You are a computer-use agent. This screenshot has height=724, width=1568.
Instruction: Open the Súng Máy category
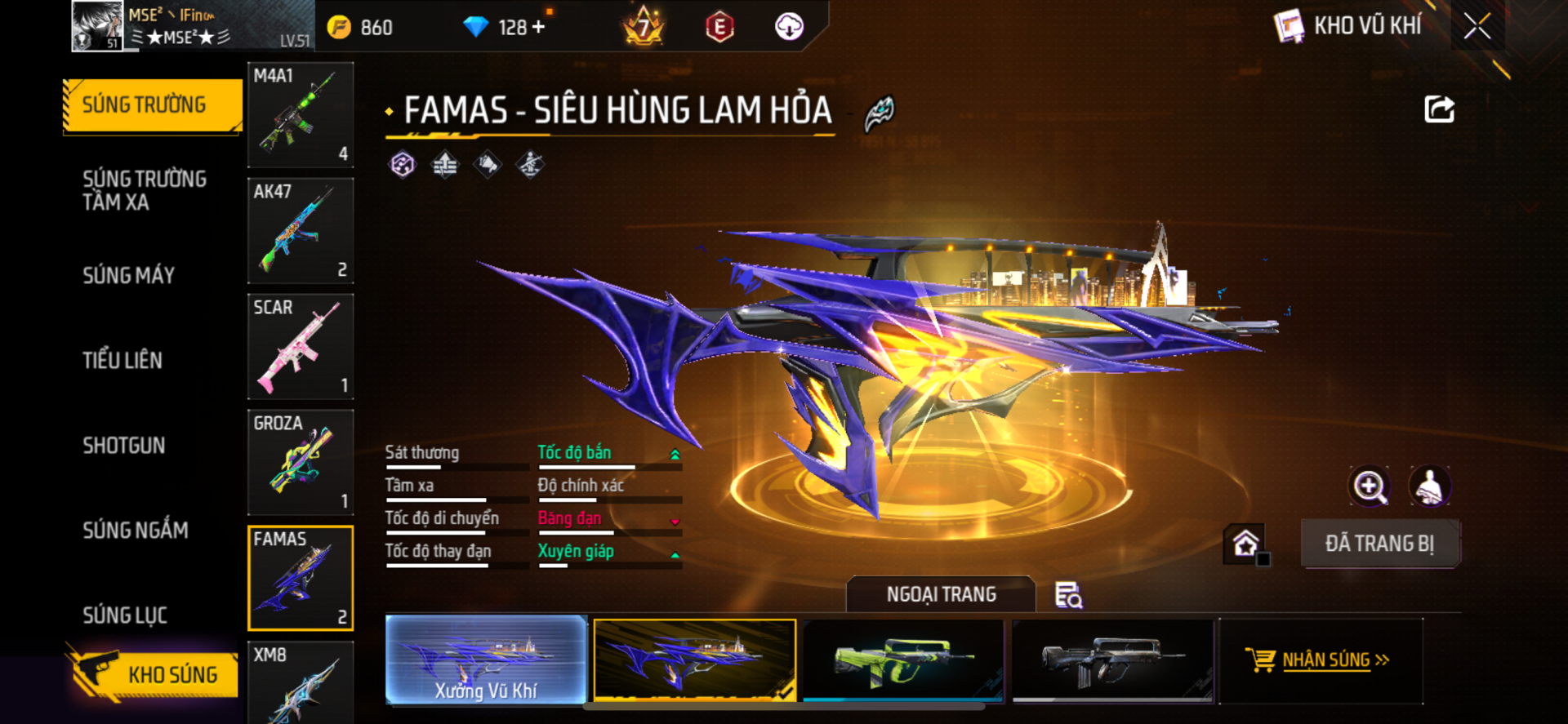pyautogui.click(x=129, y=275)
